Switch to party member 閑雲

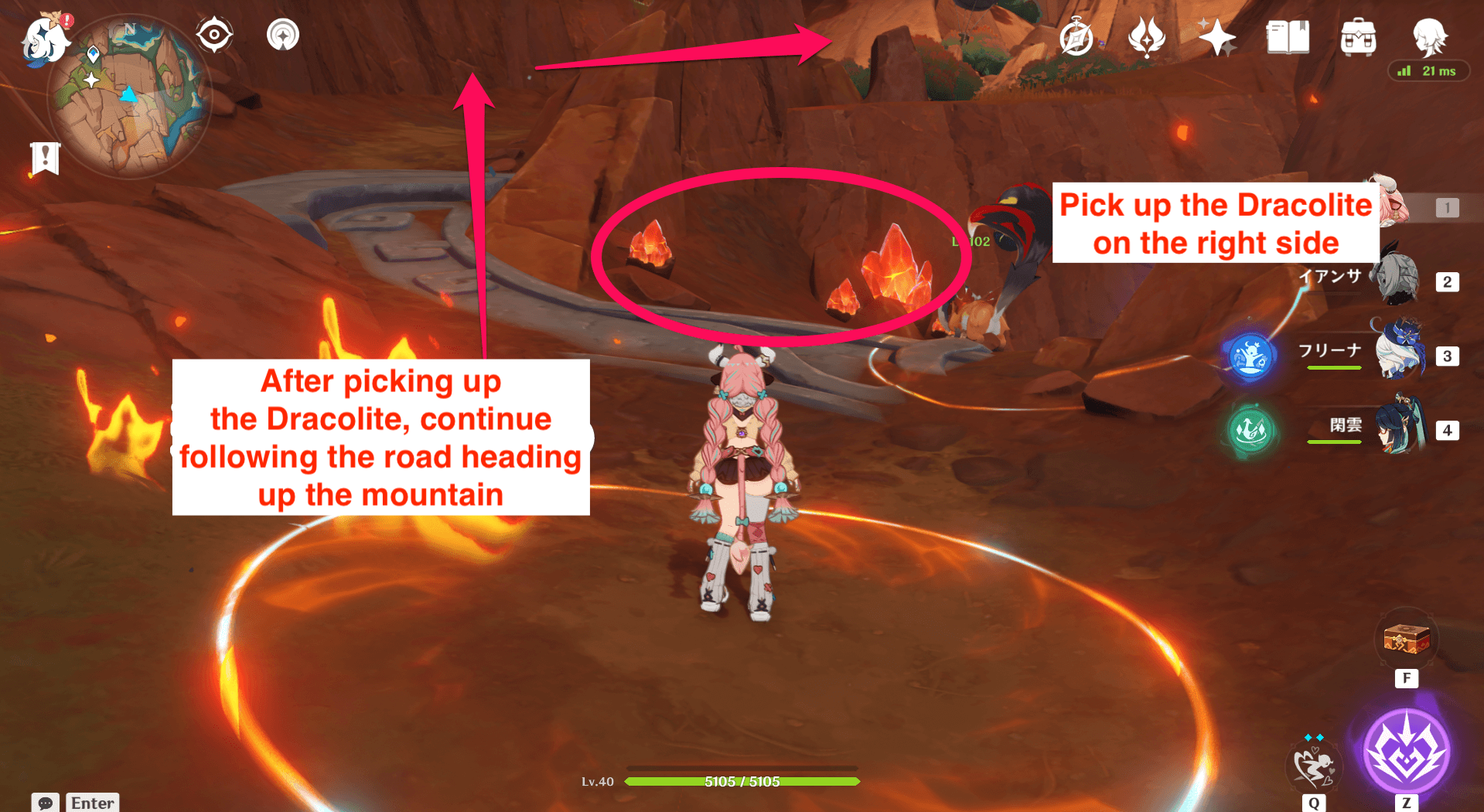[1400, 427]
